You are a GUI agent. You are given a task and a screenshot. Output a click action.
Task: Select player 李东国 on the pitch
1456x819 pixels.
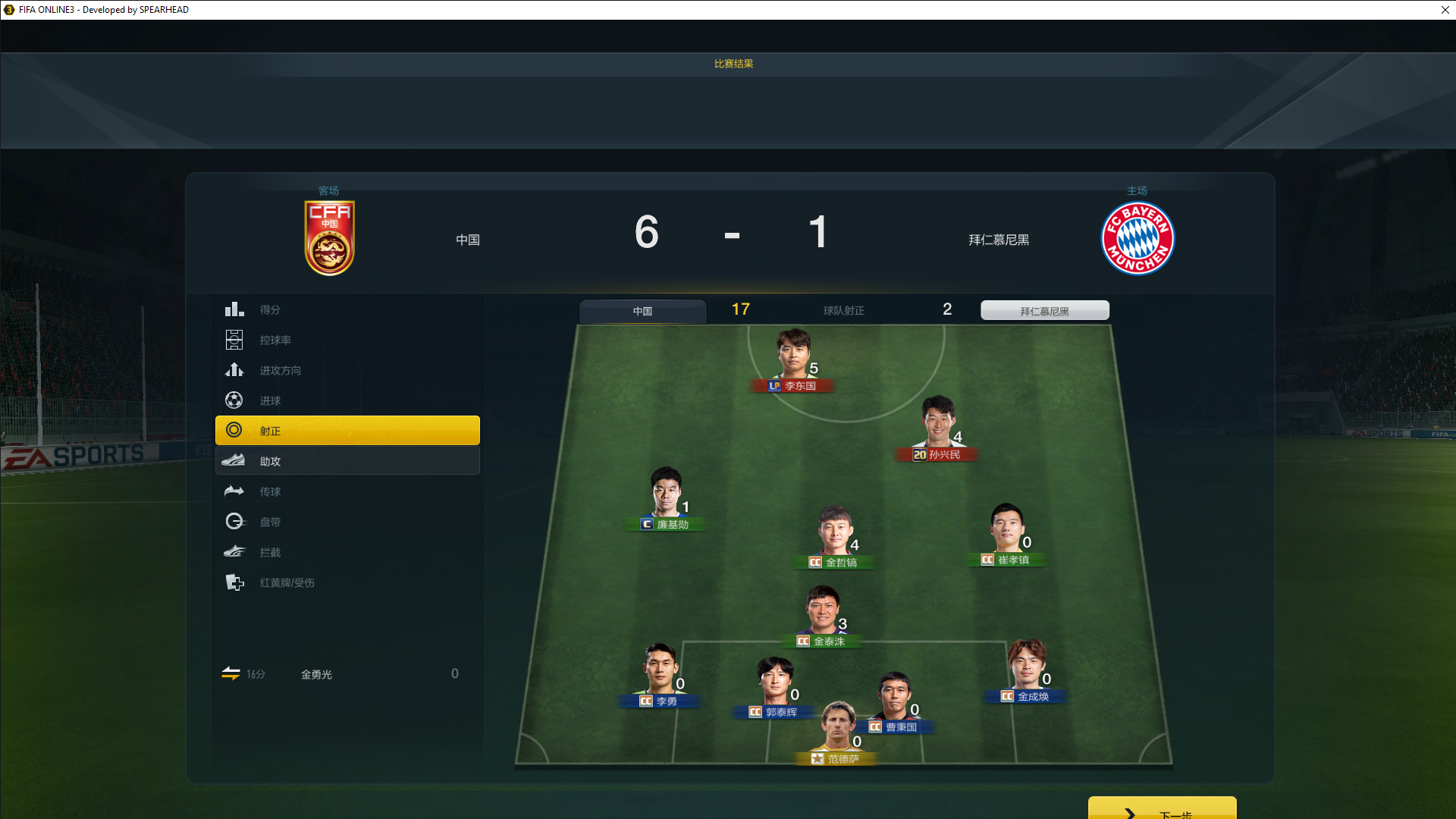pyautogui.click(x=794, y=358)
